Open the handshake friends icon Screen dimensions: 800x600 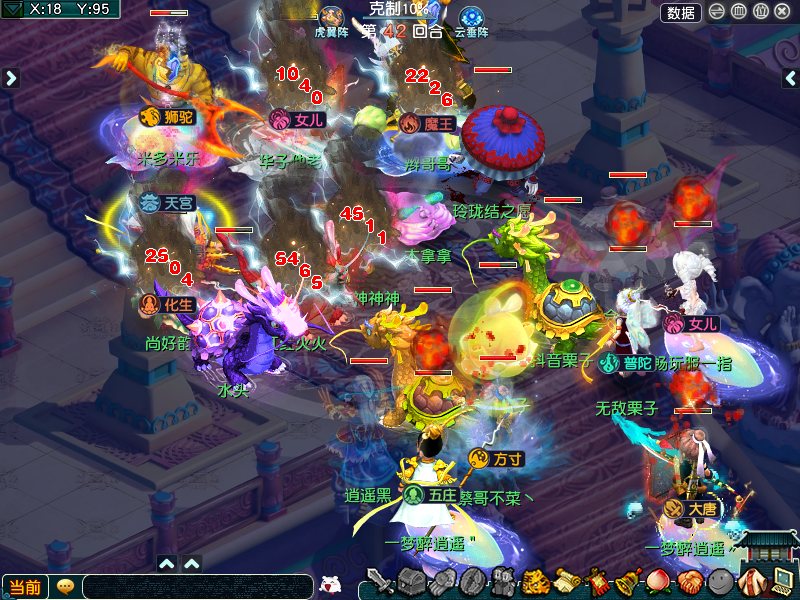pyautogui.click(x=688, y=581)
